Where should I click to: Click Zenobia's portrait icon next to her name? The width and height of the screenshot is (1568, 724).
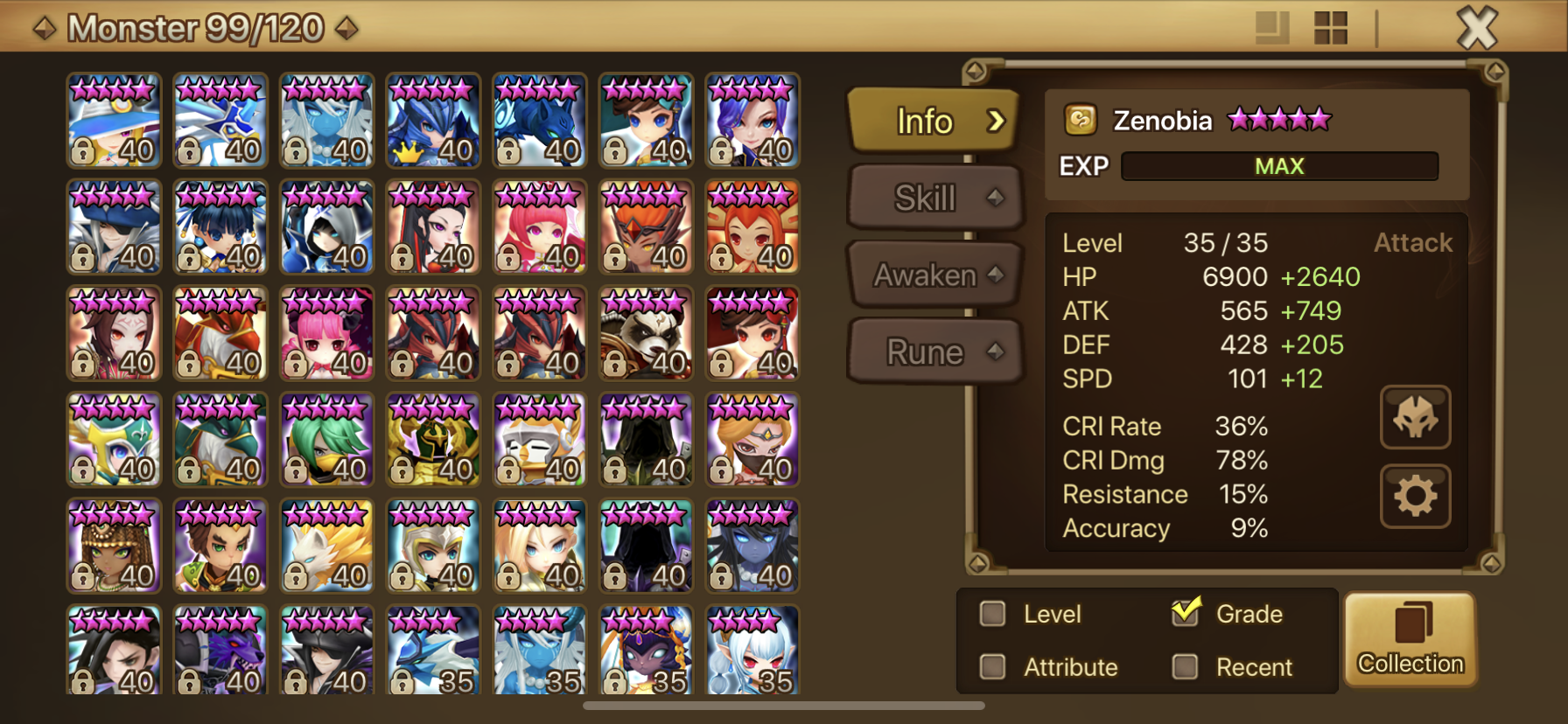tap(1081, 120)
